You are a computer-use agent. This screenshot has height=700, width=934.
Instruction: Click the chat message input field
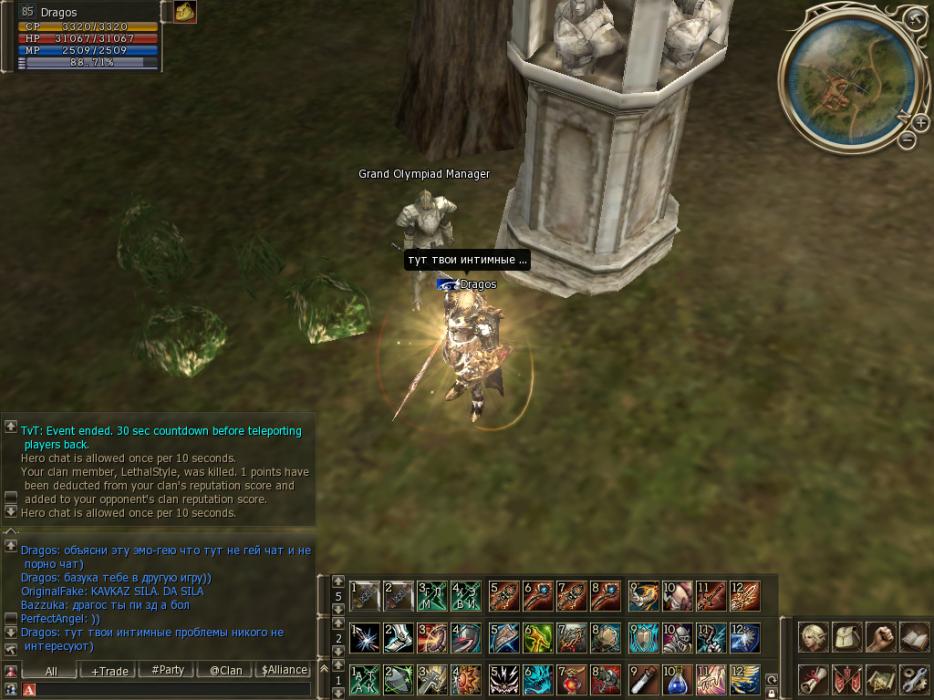tap(170, 690)
